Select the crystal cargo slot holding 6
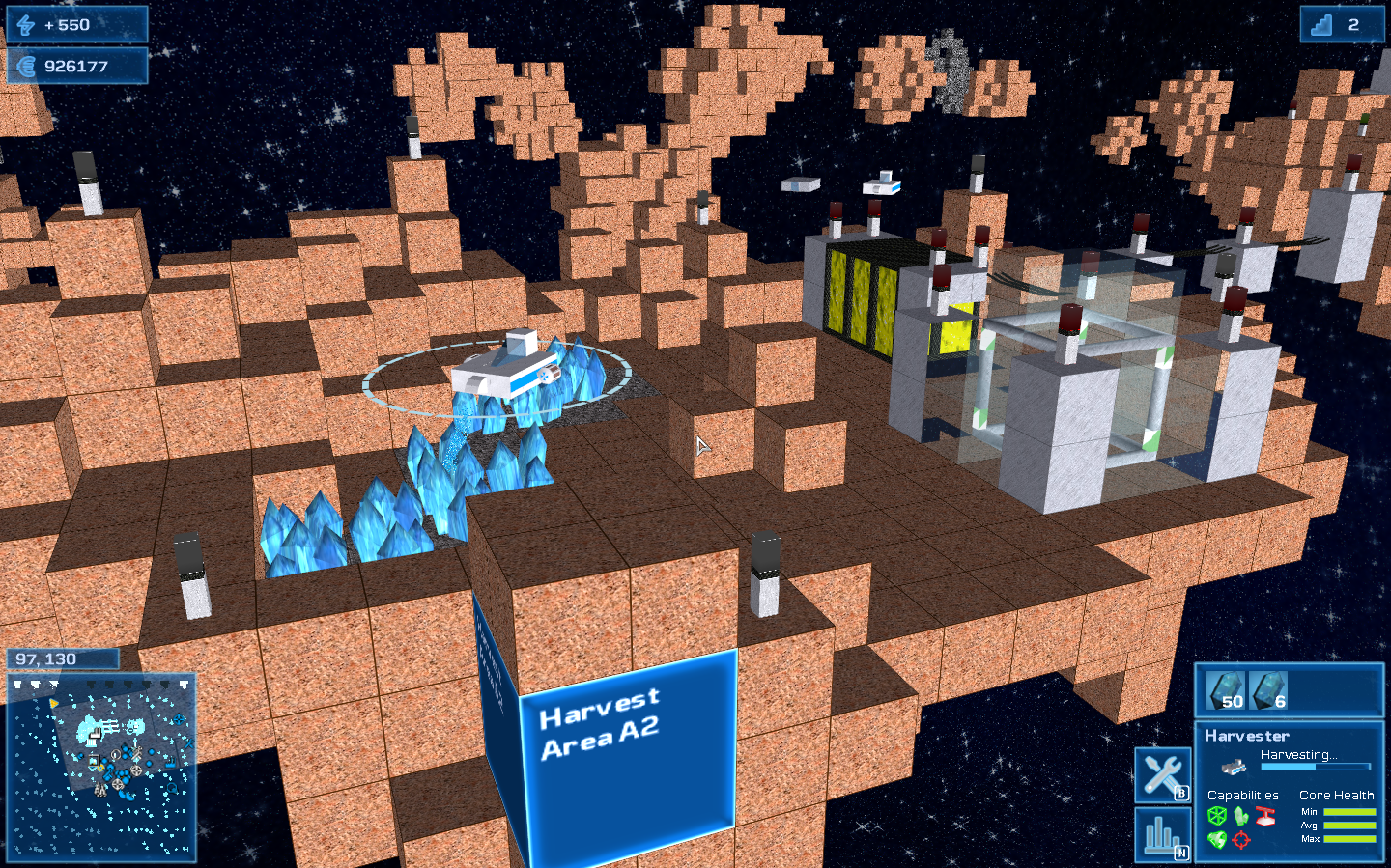Viewport: 1391px width, 868px height. point(1269,691)
